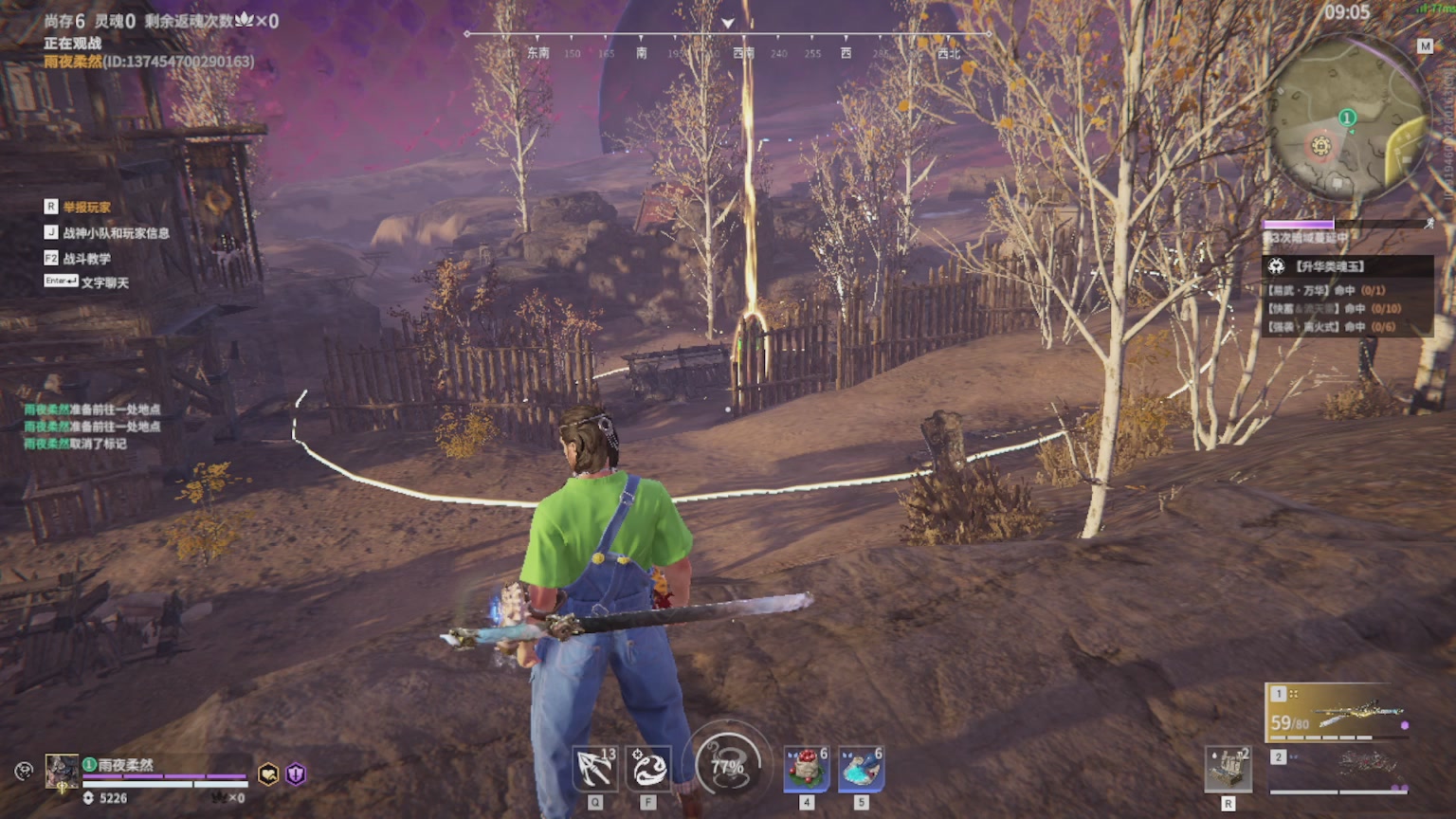1456x819 pixels.
Task: Open the circular minimap
Action: click(1346, 118)
